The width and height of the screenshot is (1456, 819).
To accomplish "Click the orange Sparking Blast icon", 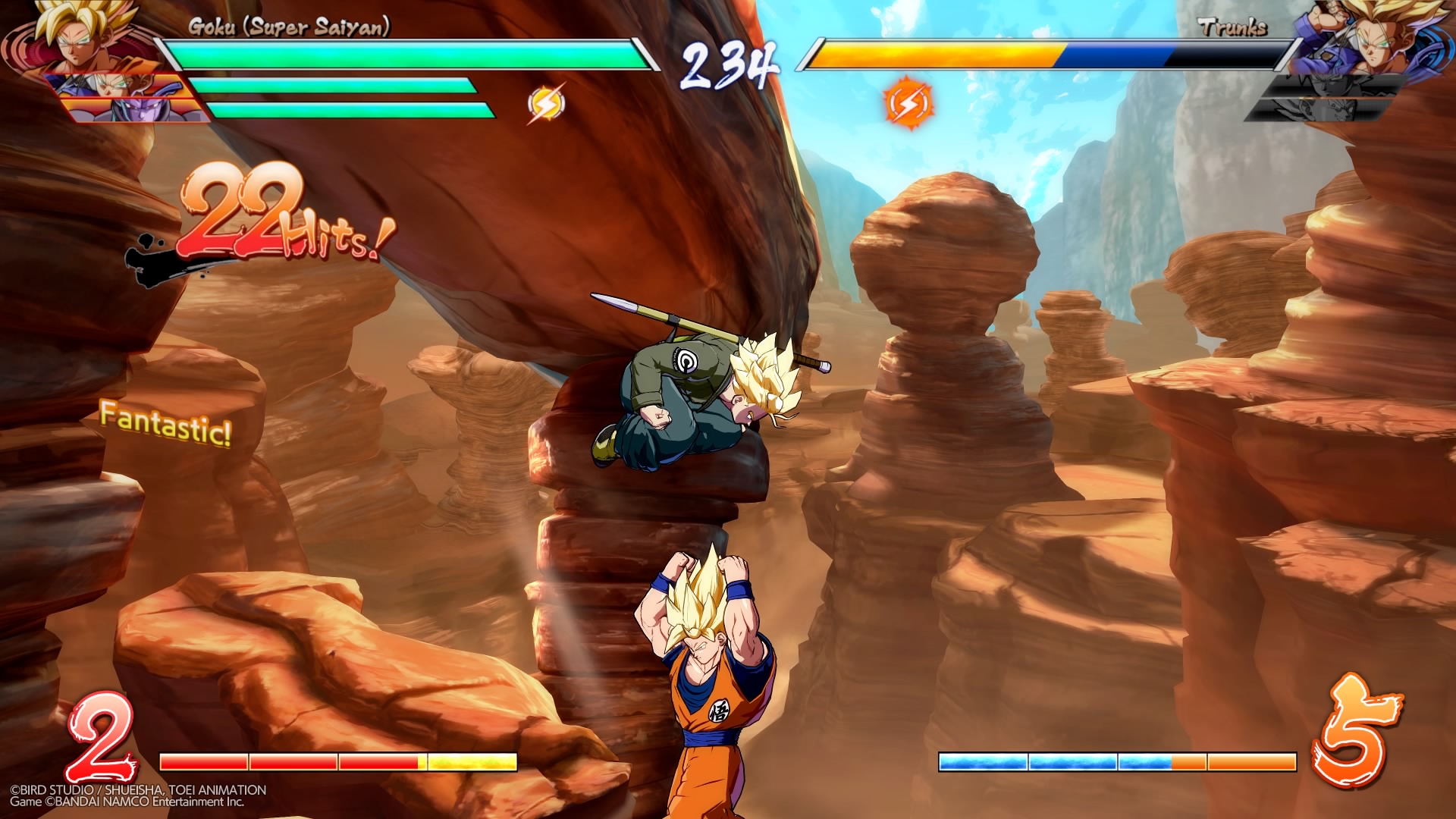I will (x=908, y=102).
